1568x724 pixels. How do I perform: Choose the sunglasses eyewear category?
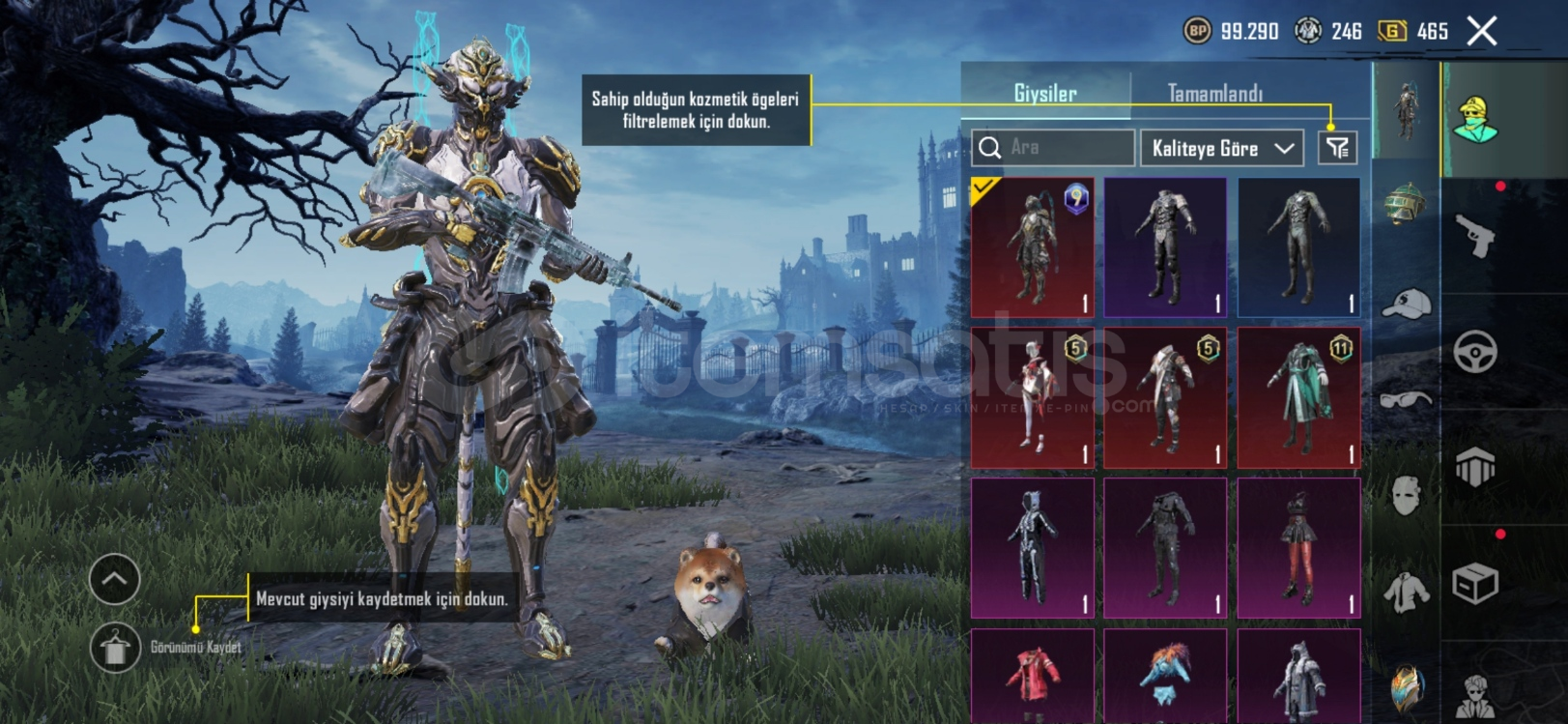coord(1406,398)
